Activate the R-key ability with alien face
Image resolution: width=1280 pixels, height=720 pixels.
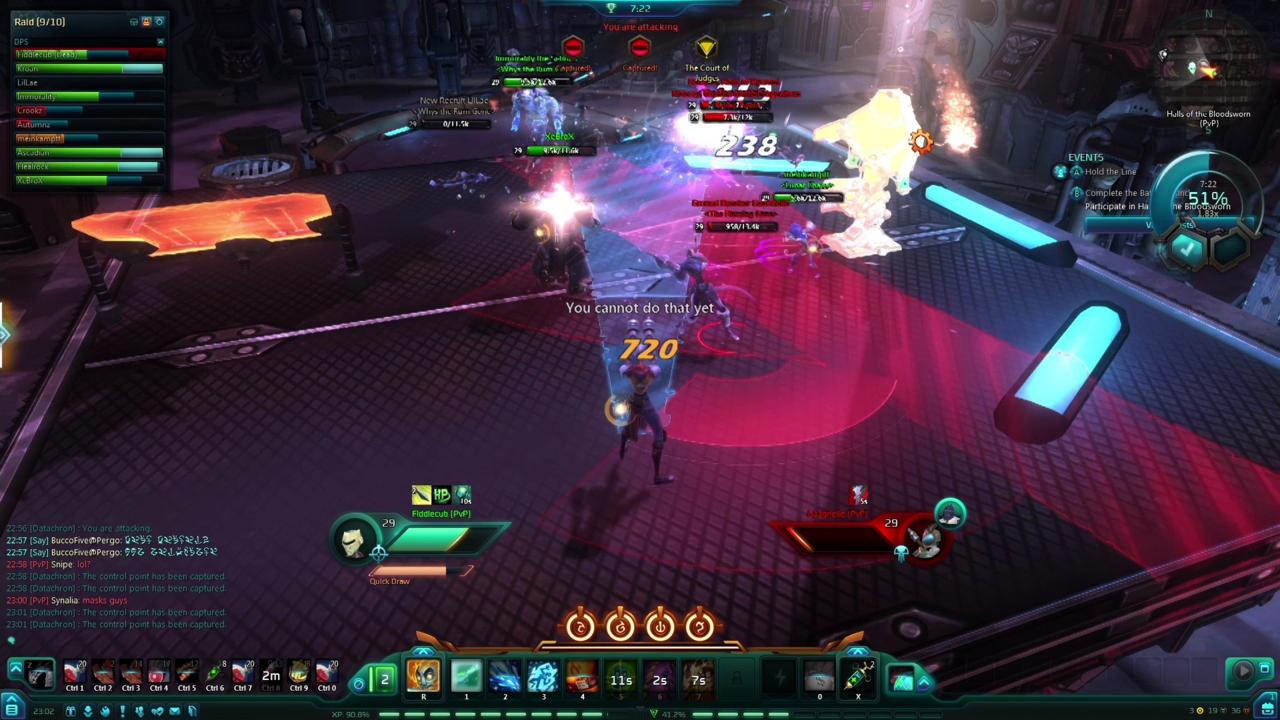coord(423,678)
